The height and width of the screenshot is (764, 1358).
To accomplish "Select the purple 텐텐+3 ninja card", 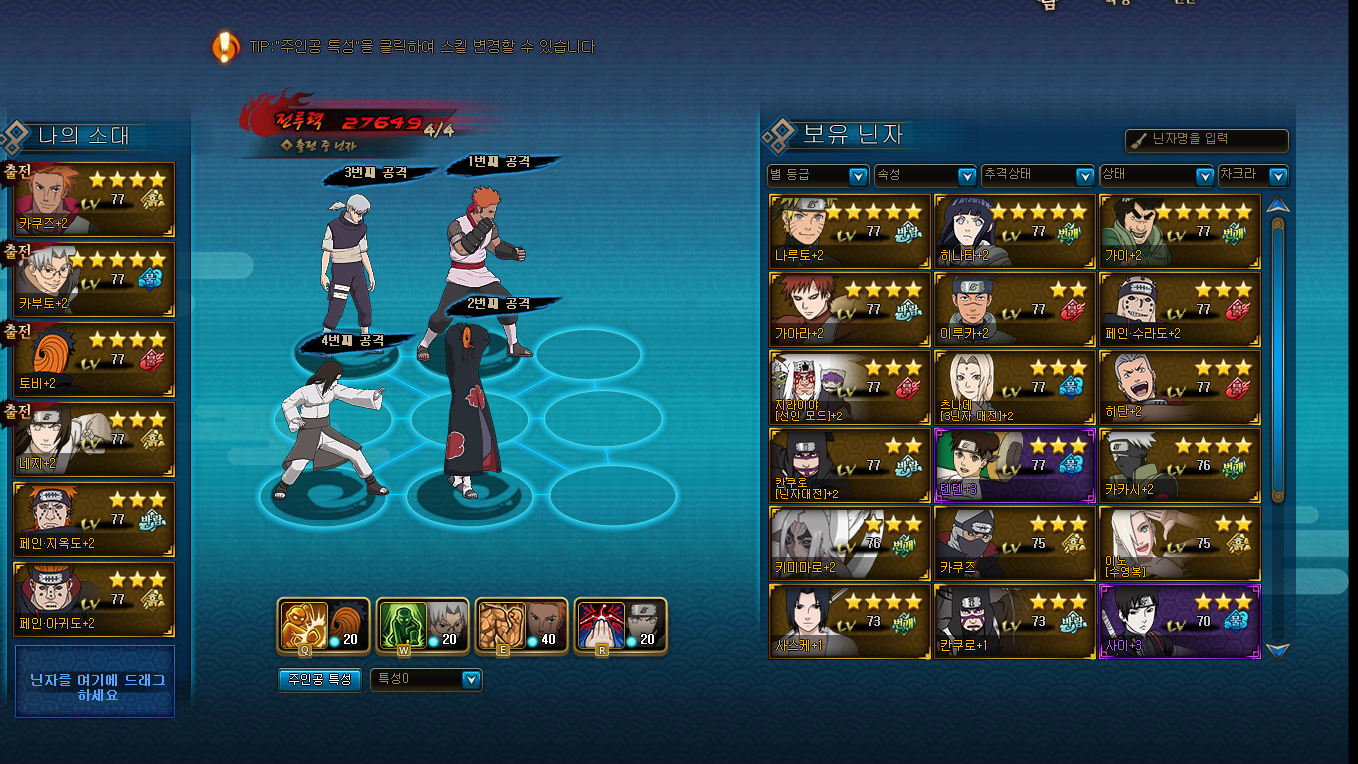I will click(x=1014, y=465).
